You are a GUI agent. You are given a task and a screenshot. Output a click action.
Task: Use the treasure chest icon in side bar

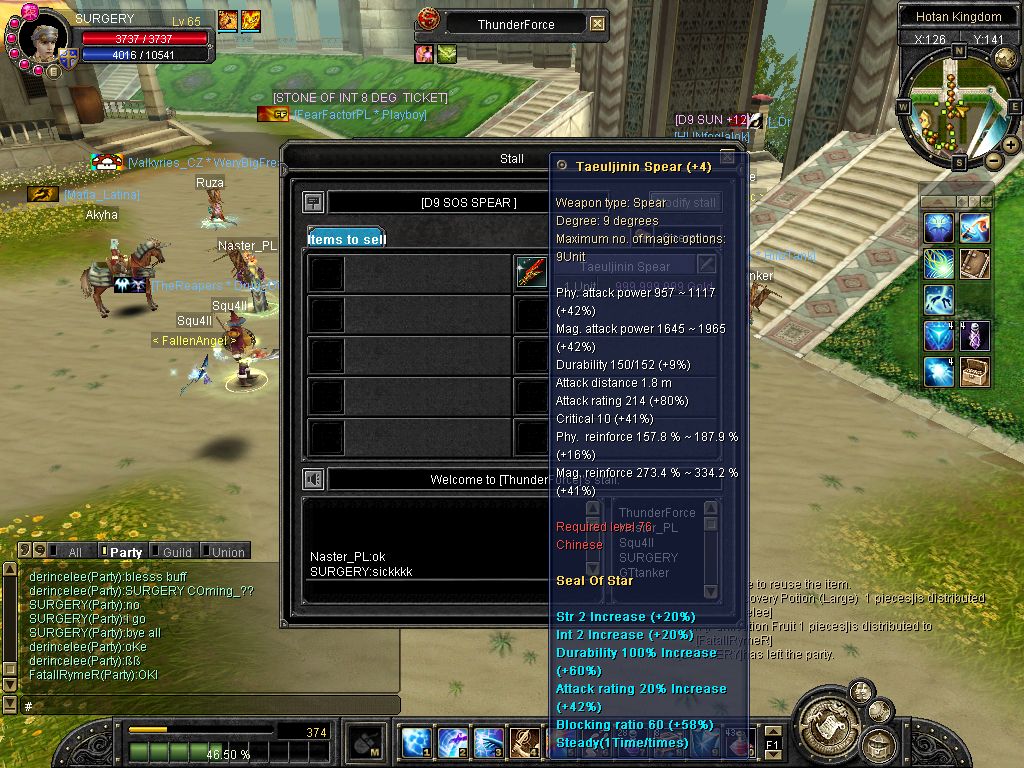975,372
